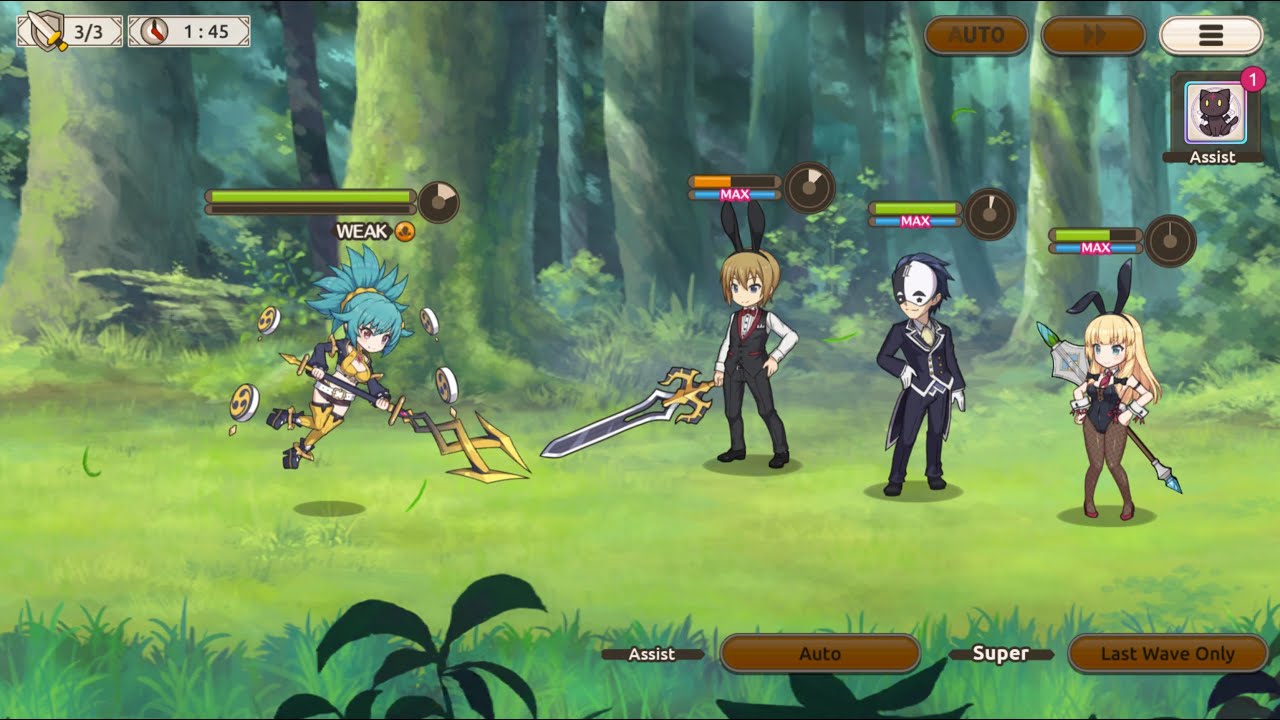Open the hamburger menu in the top right
Screen dimensions: 1280x720
[x=1211, y=35]
